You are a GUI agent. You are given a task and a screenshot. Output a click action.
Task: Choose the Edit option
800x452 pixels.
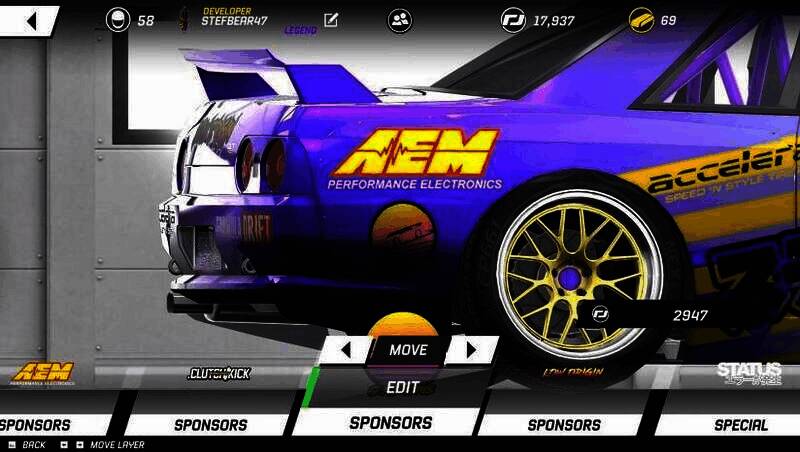402,387
